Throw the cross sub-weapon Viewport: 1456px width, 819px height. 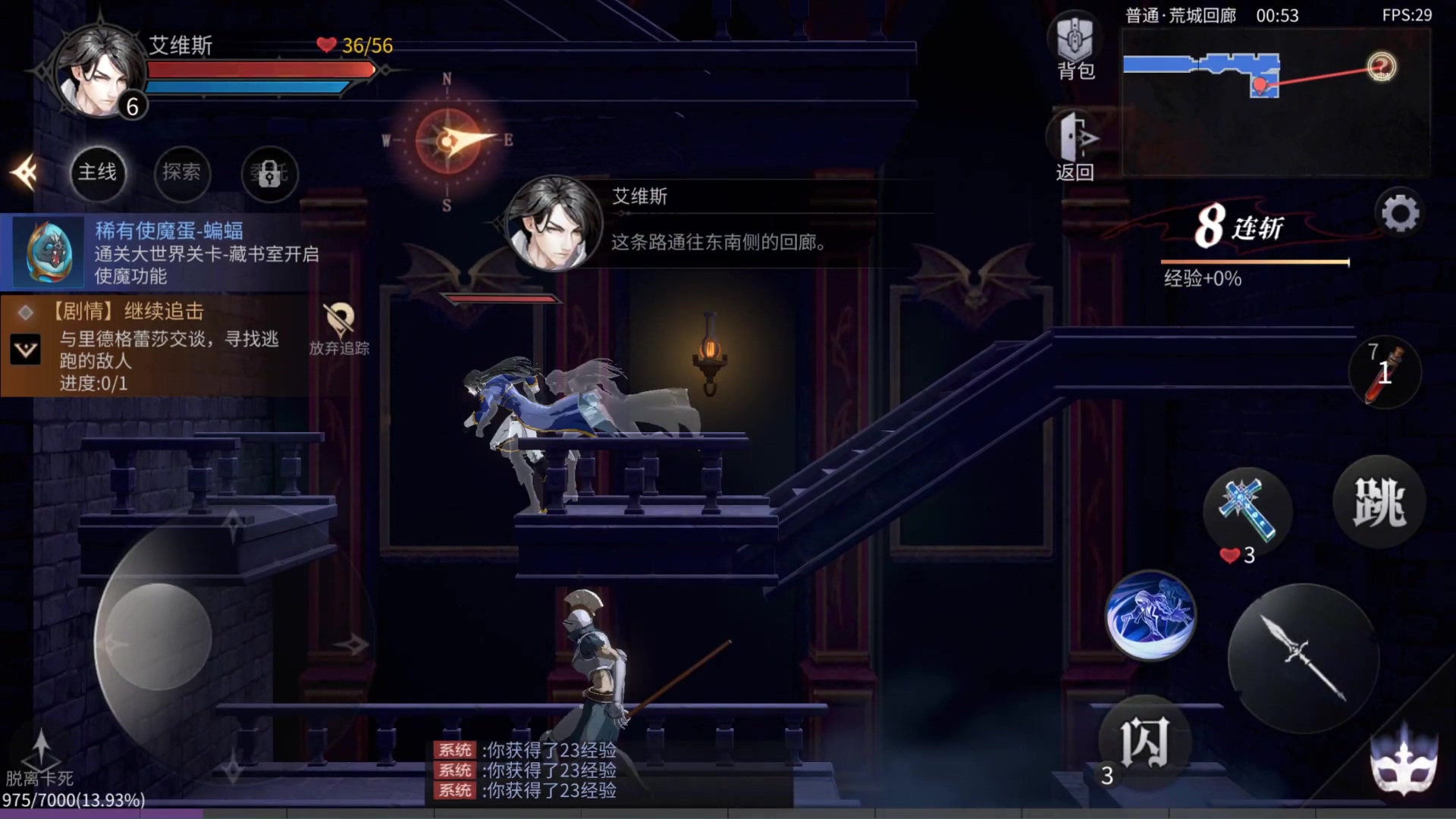pos(1247,510)
